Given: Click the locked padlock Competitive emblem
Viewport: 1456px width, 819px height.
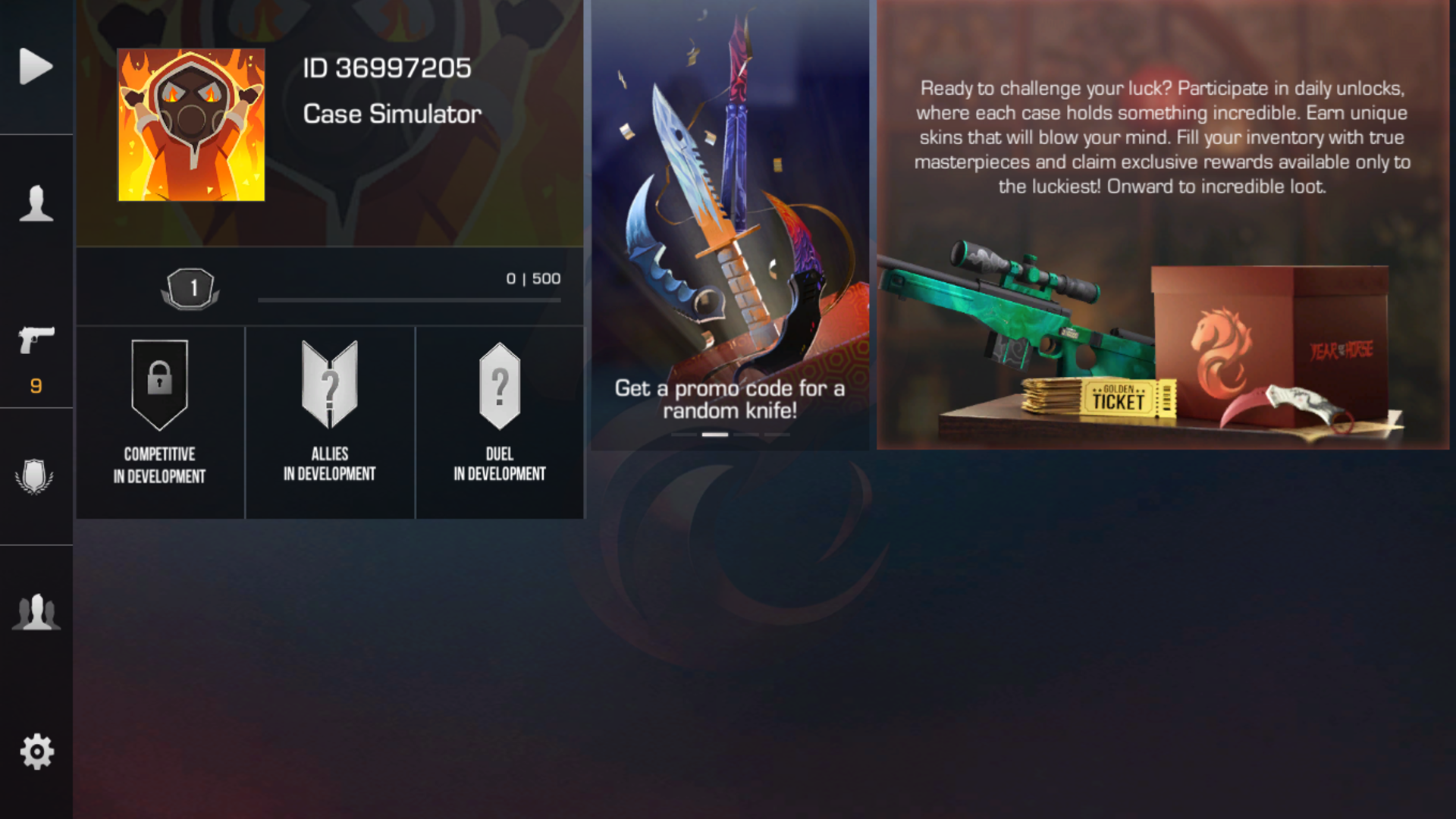Looking at the screenshot, I should (159, 383).
